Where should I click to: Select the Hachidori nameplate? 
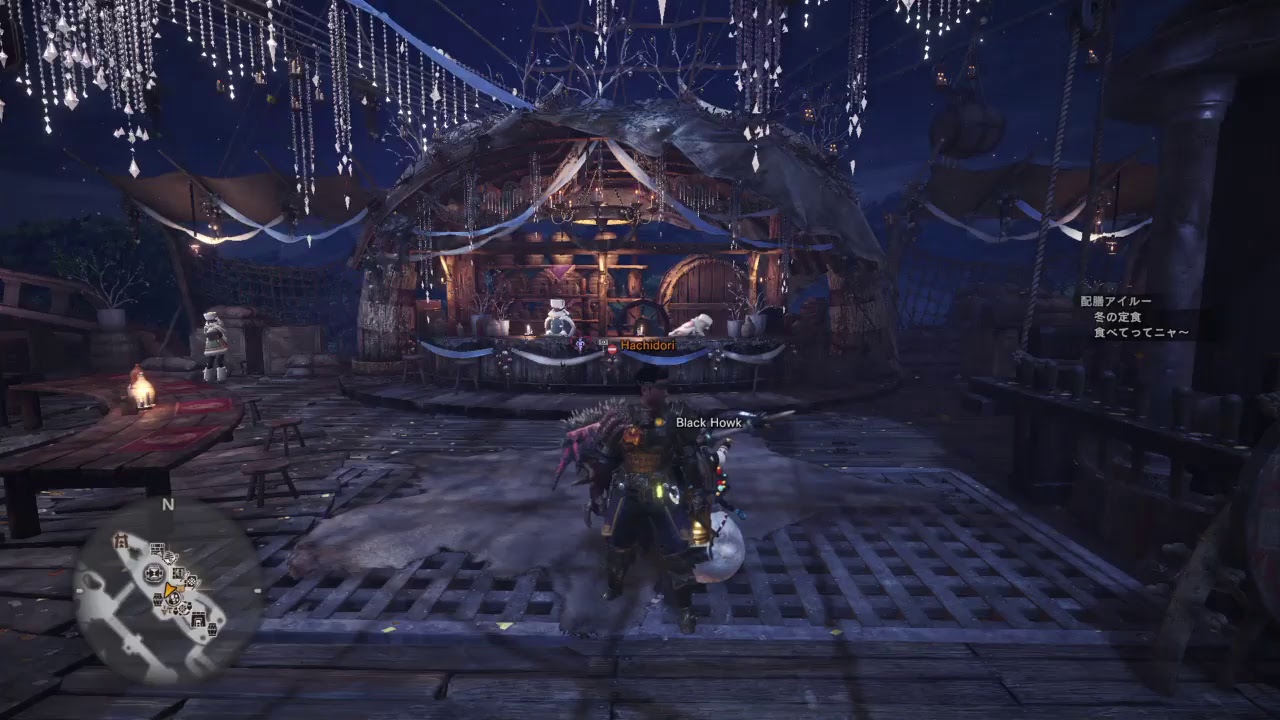click(x=646, y=343)
